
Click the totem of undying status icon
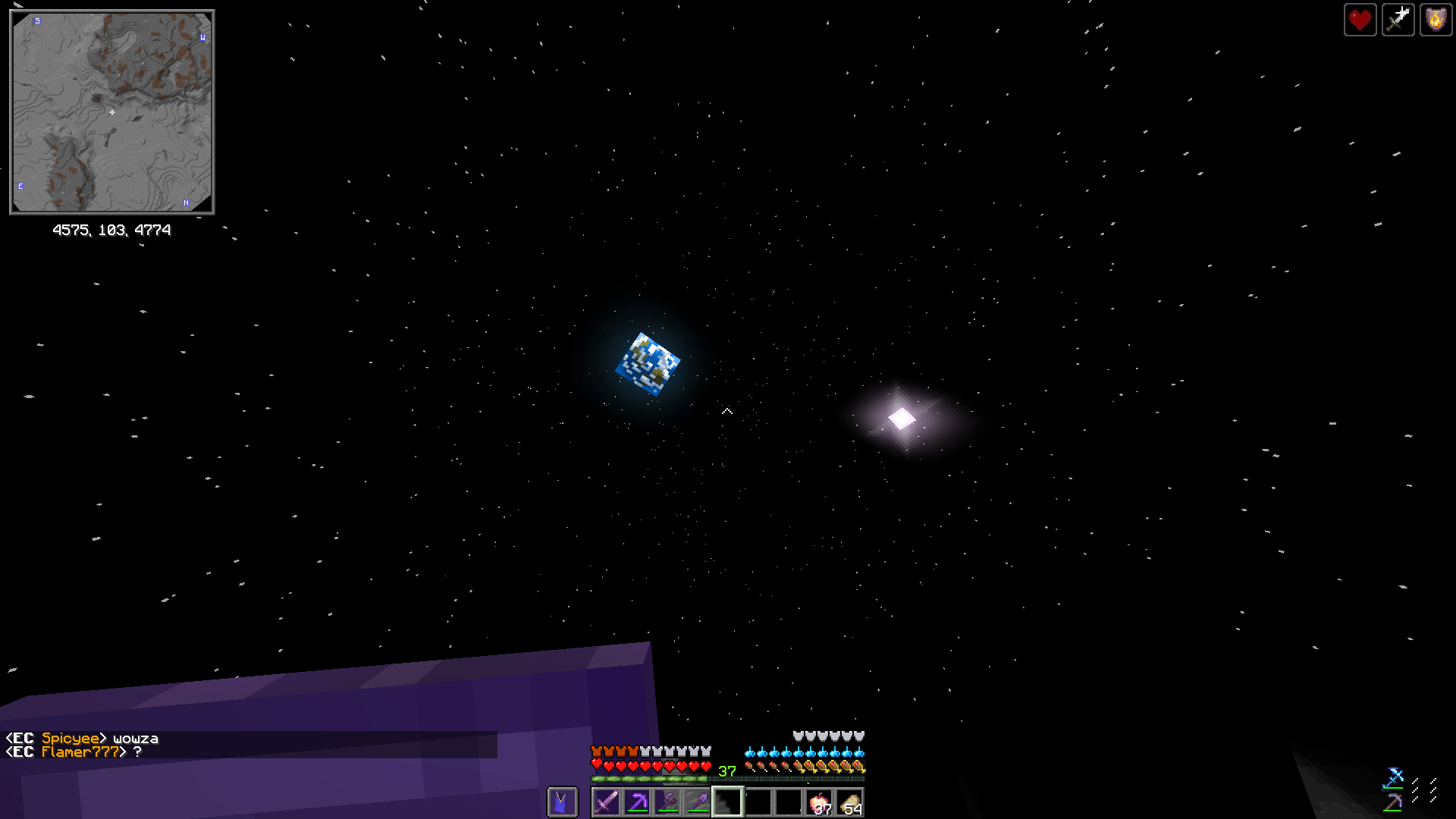1436,20
